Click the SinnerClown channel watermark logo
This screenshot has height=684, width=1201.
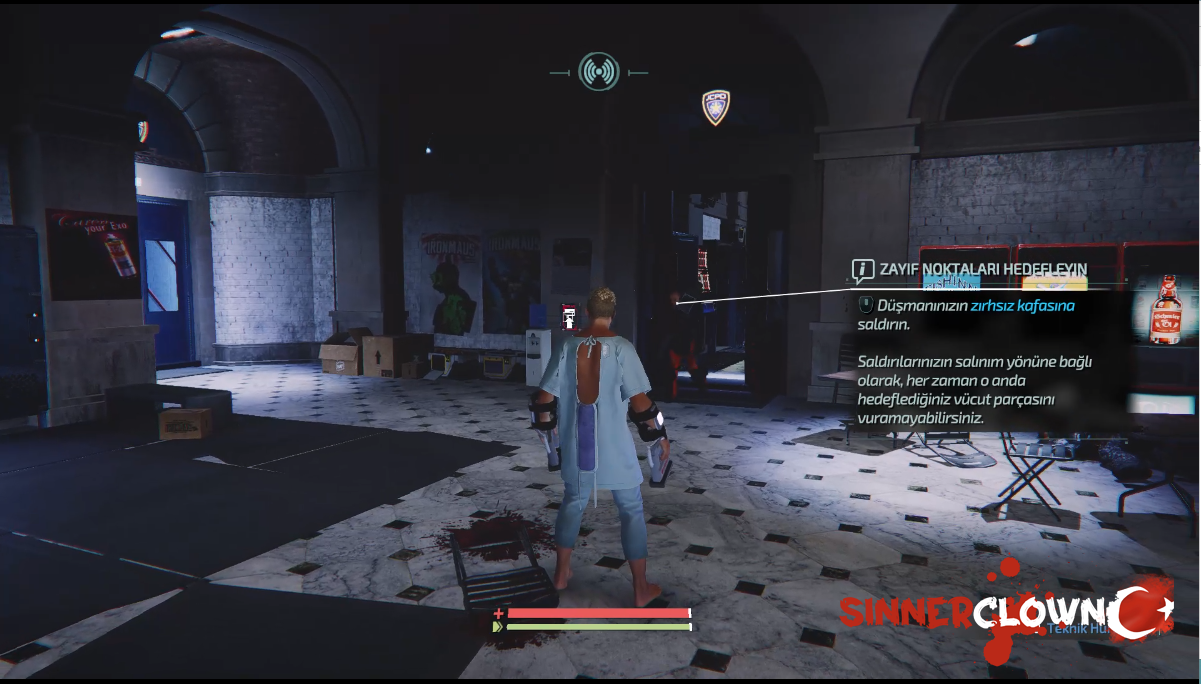(x=1000, y=612)
